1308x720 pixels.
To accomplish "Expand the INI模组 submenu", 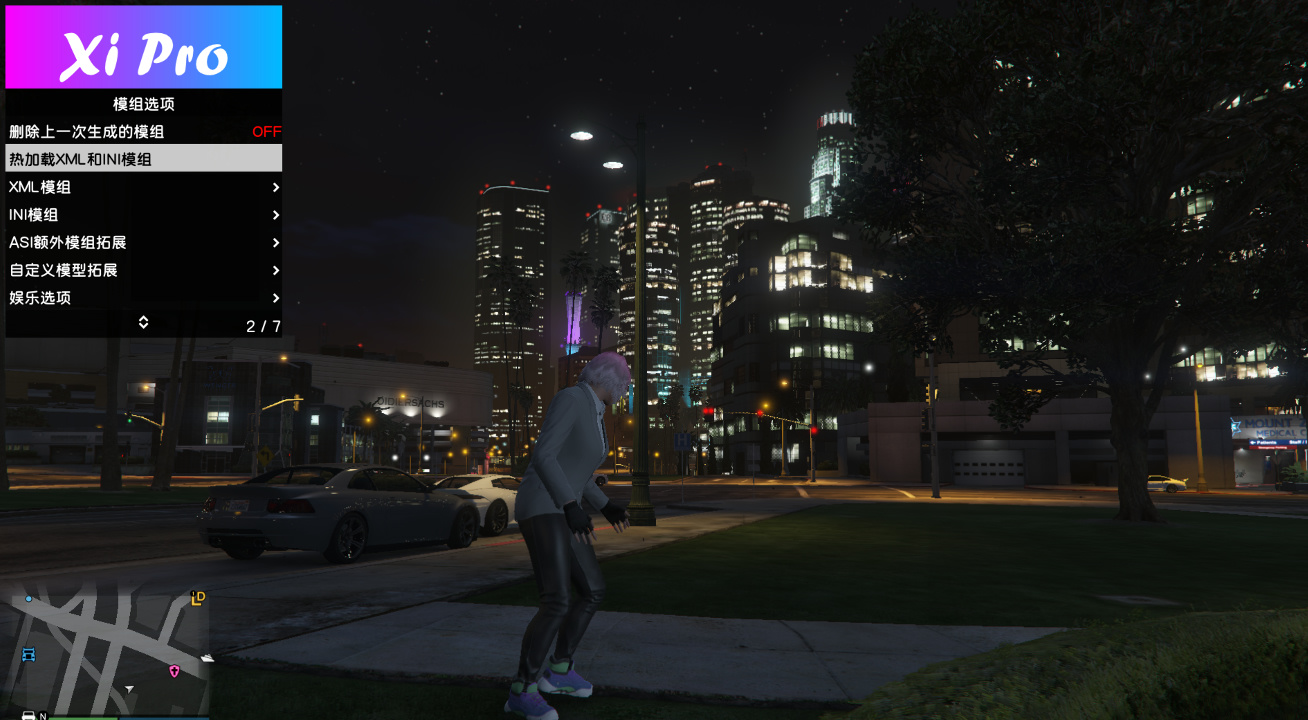I will coord(143,215).
